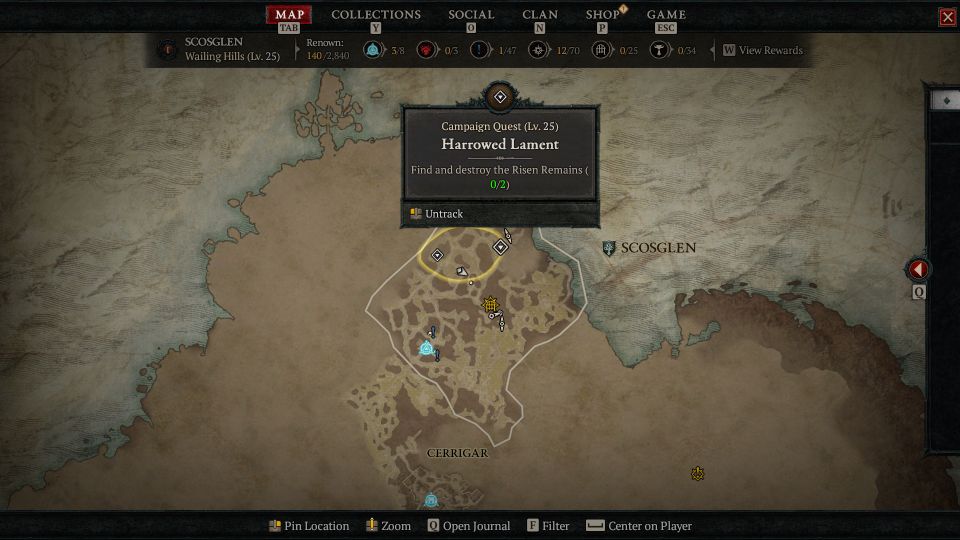Click the Scosglen region shield marker
960x540 pixels.
609,248
